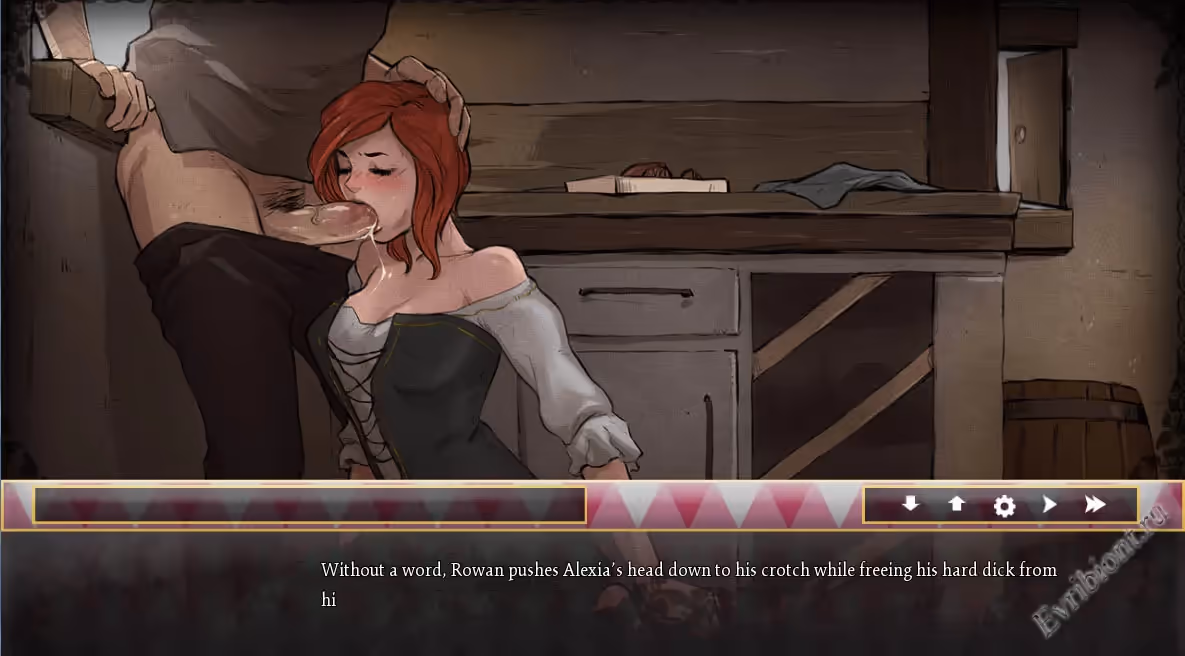Image resolution: width=1185 pixels, height=656 pixels.
Task: Click the down arrow icon
Action: click(910, 504)
